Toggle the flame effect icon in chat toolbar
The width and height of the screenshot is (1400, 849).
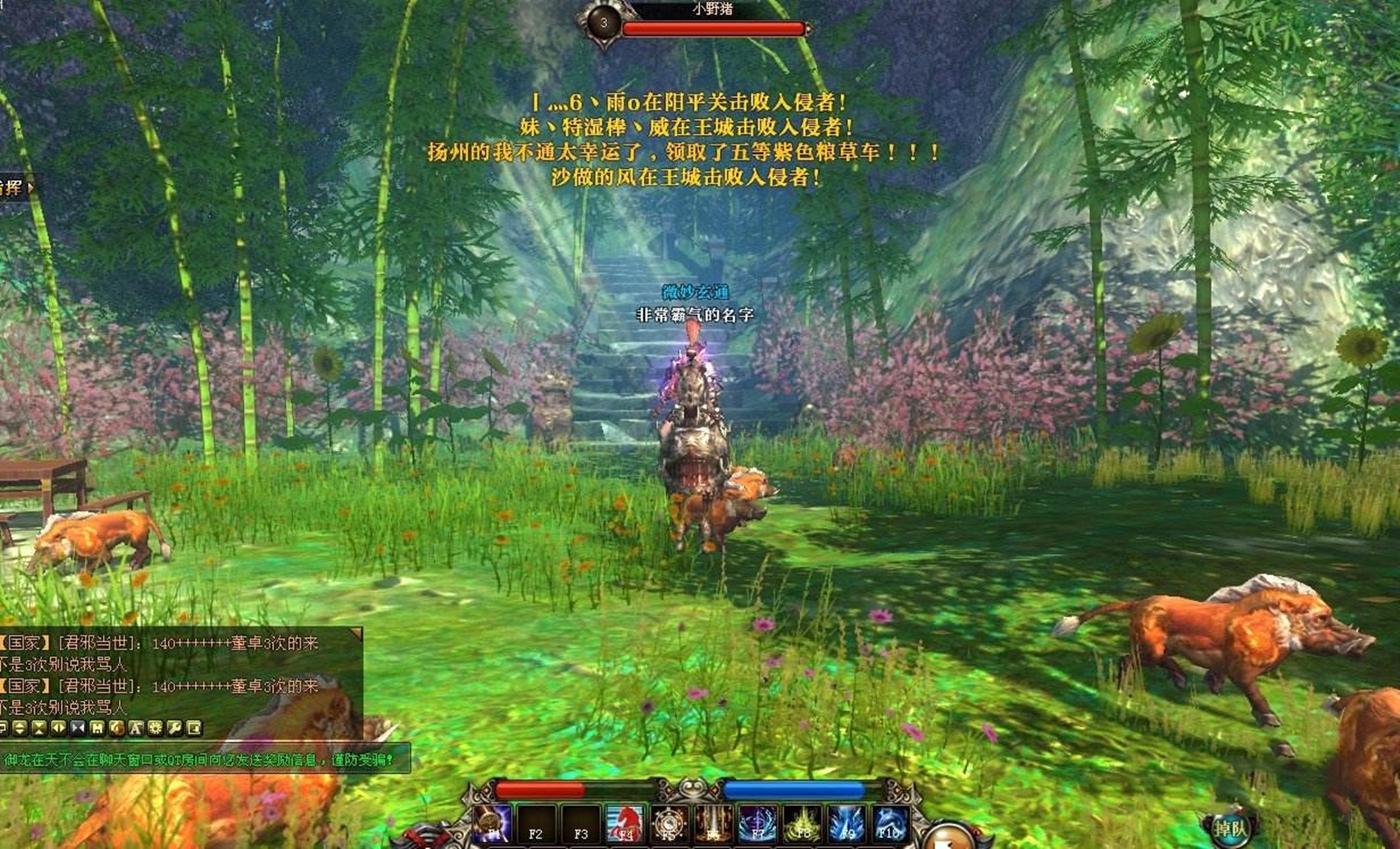(x=117, y=727)
